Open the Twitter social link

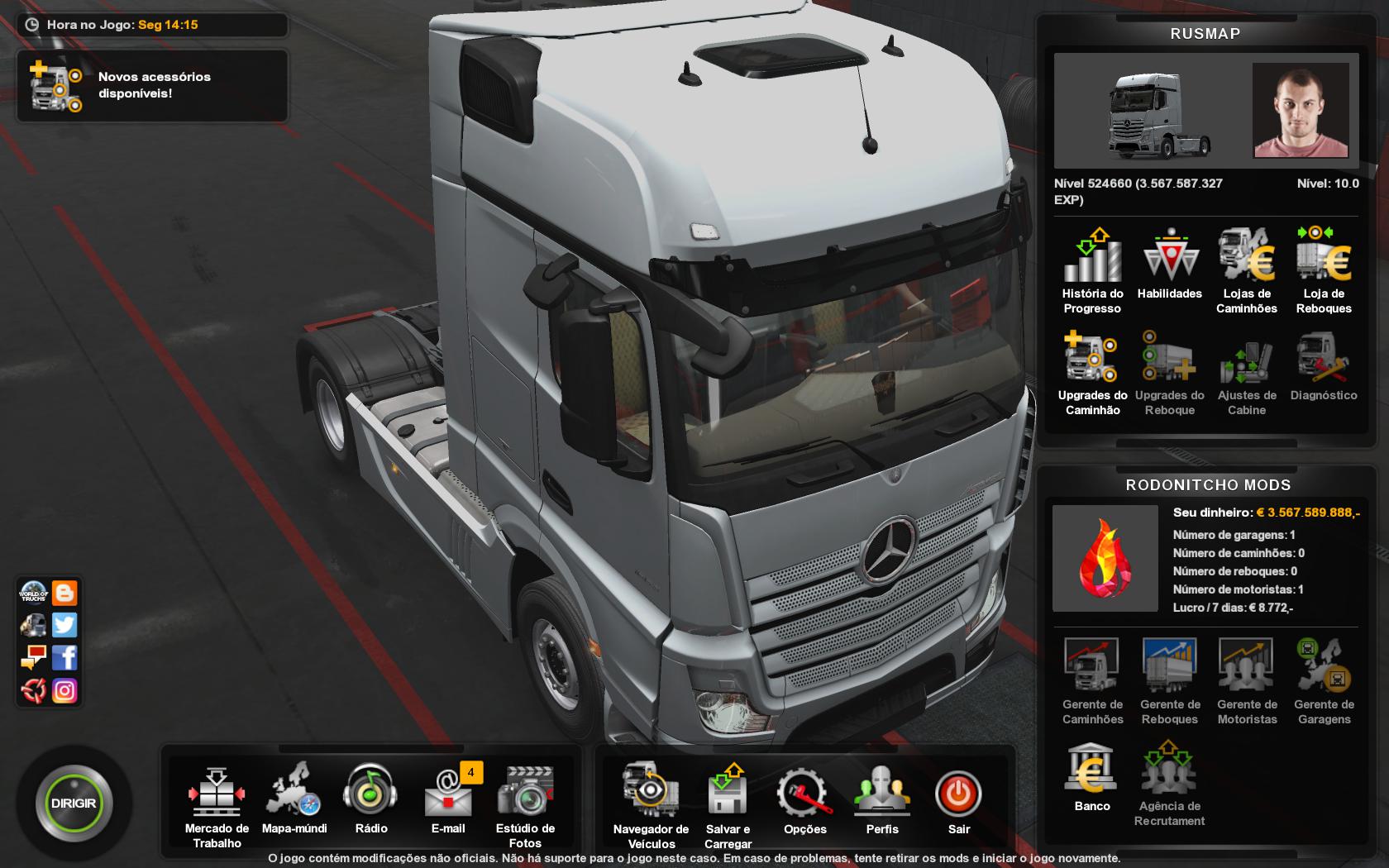(64, 625)
